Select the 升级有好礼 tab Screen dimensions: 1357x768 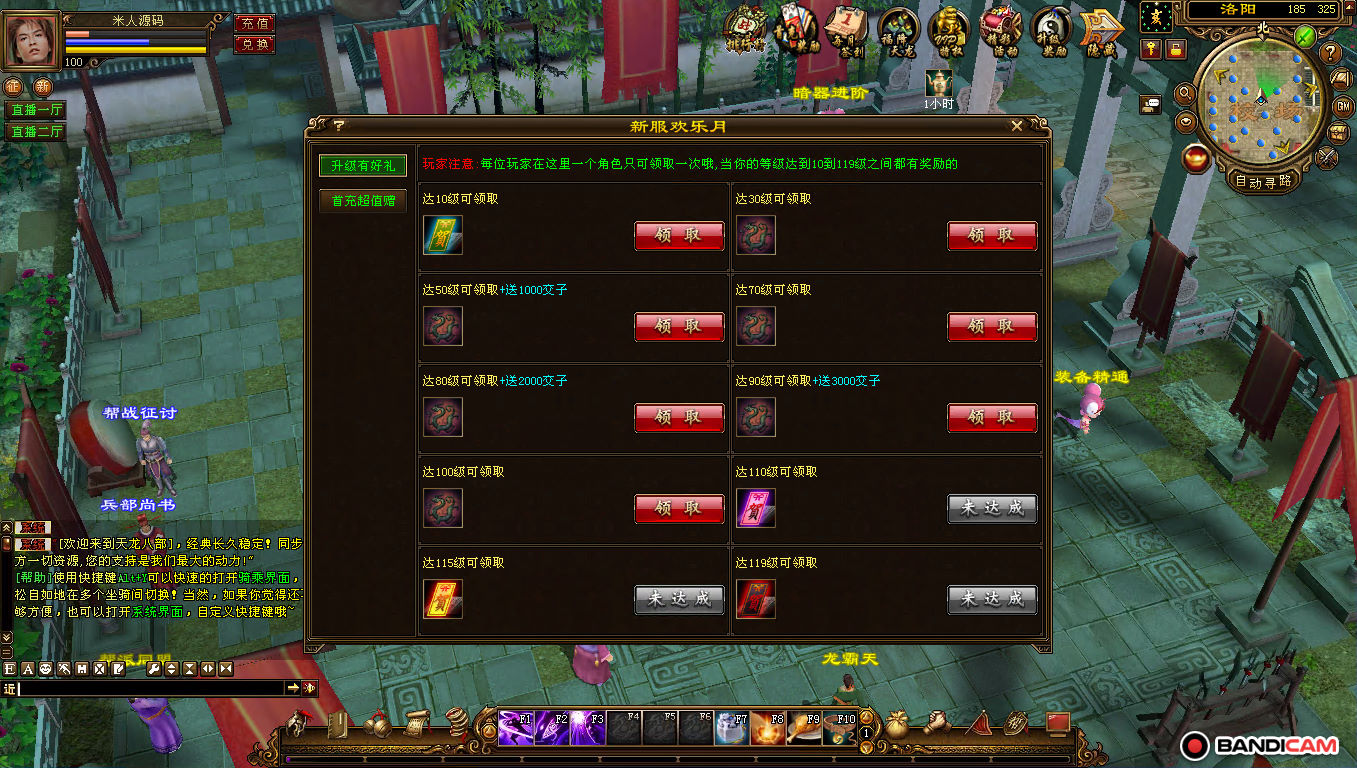pos(363,165)
